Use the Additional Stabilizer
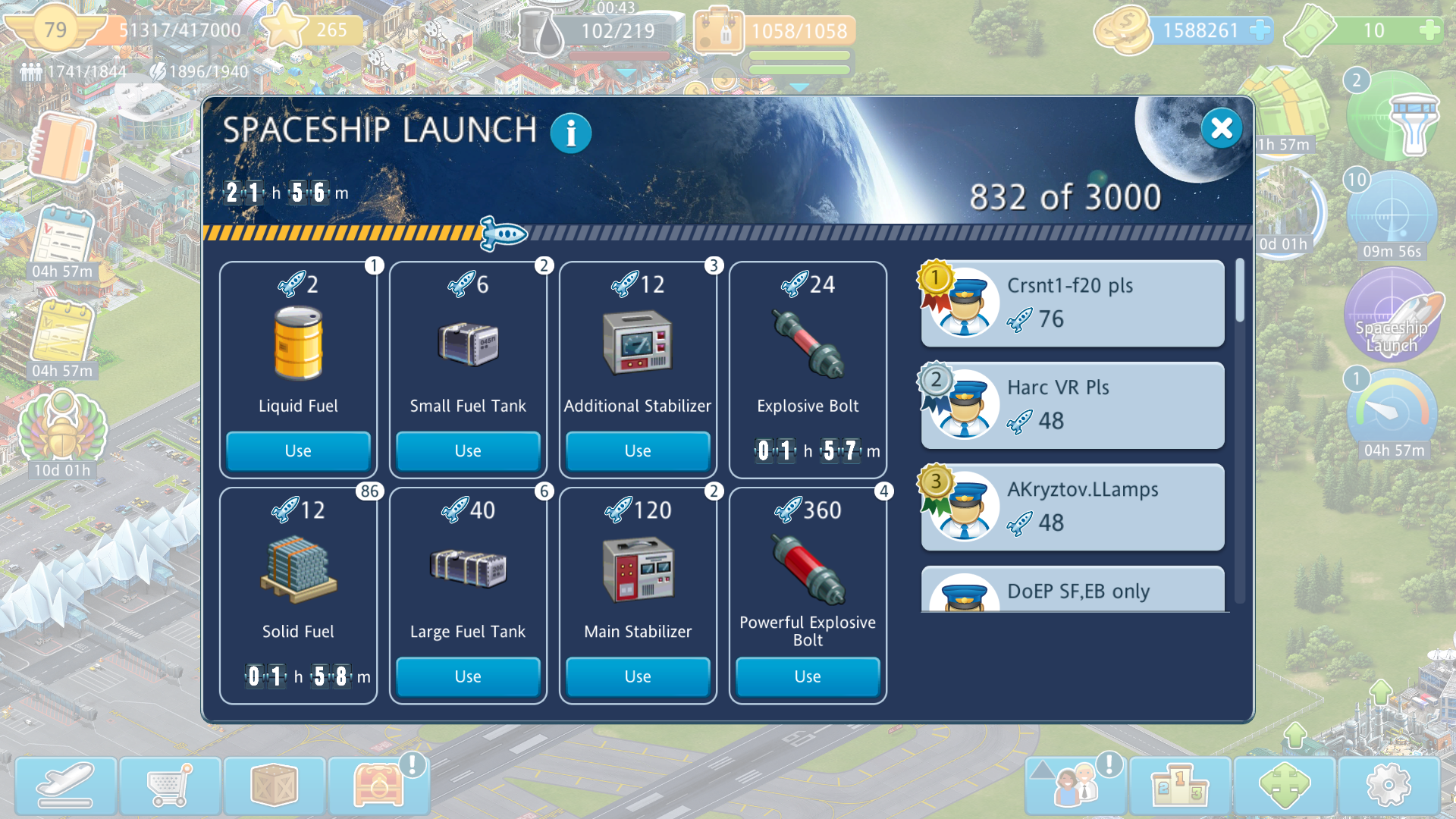This screenshot has width=1456, height=819. pyautogui.click(x=638, y=450)
